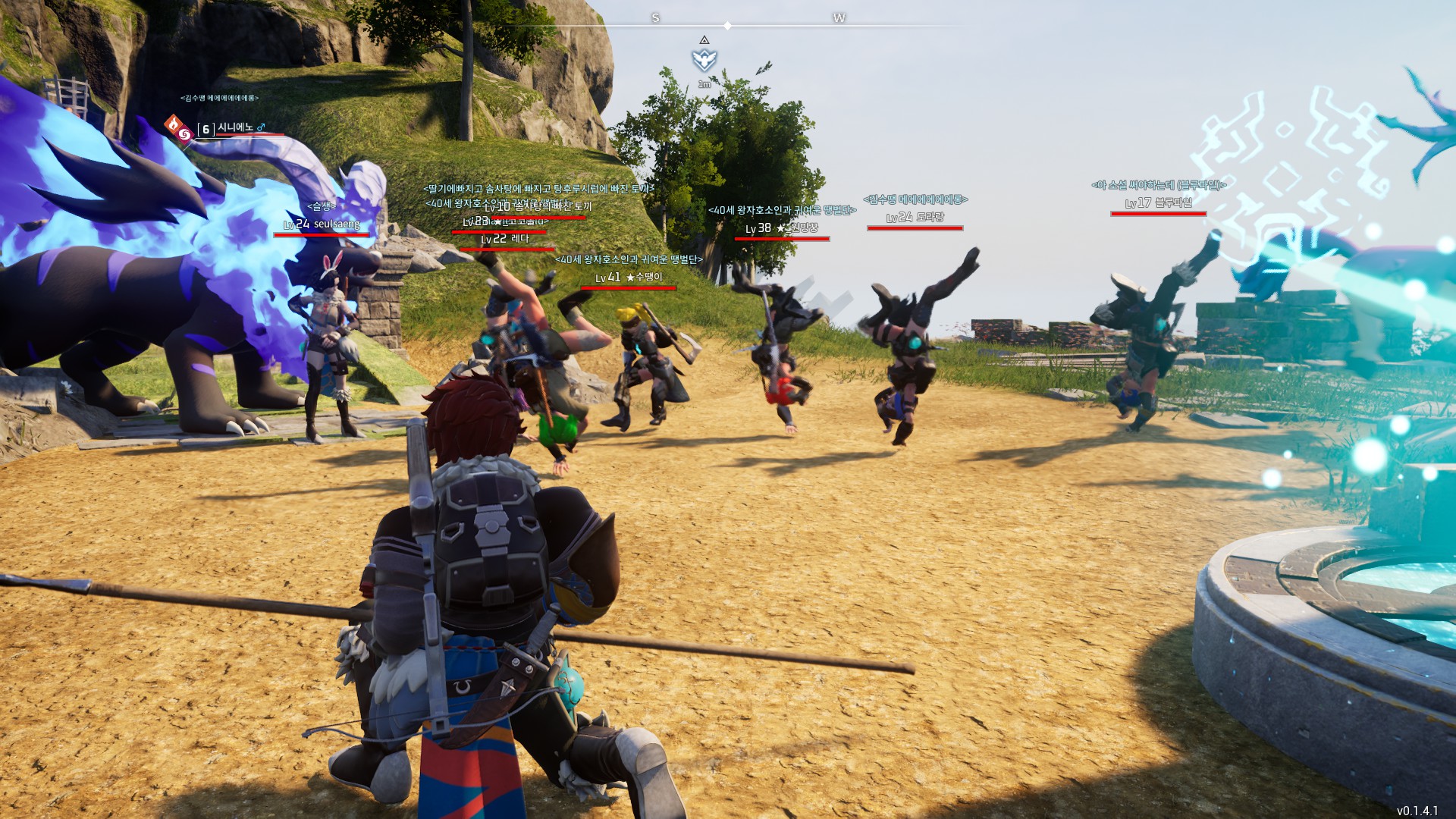
Task: Select the fire element icon beside the level 6 nameplate
Action: 174,123
